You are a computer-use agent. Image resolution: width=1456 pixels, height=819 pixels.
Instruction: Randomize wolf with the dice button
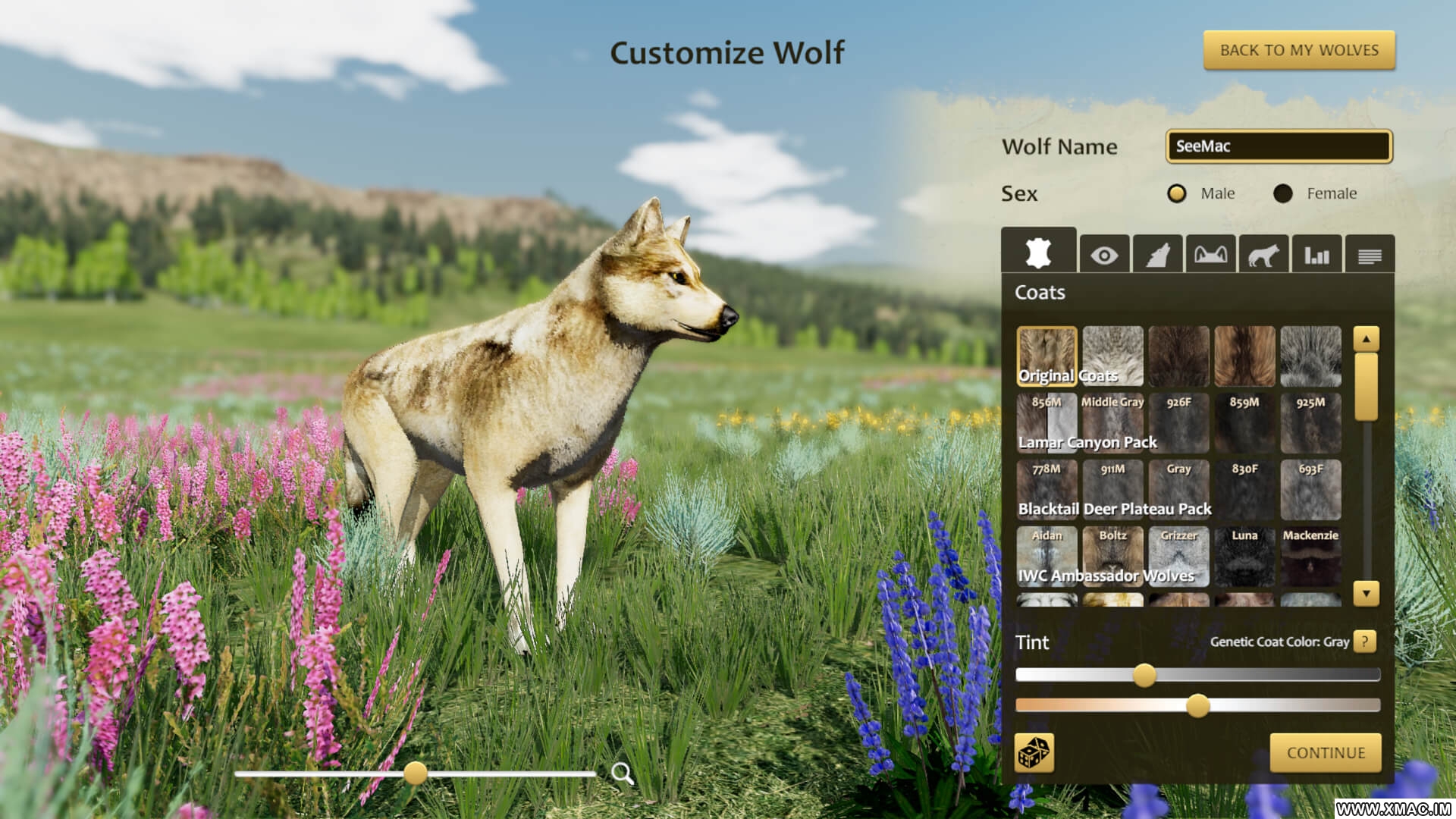(1034, 752)
